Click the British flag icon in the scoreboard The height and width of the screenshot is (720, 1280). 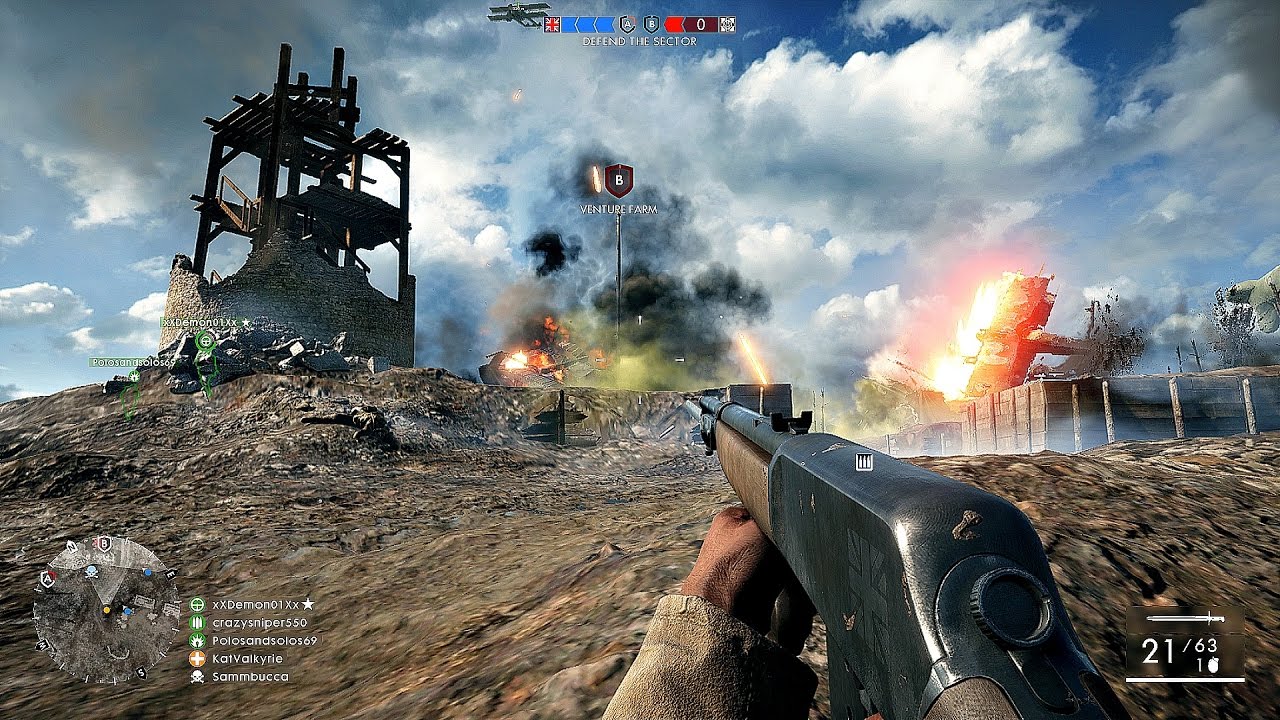[552, 23]
